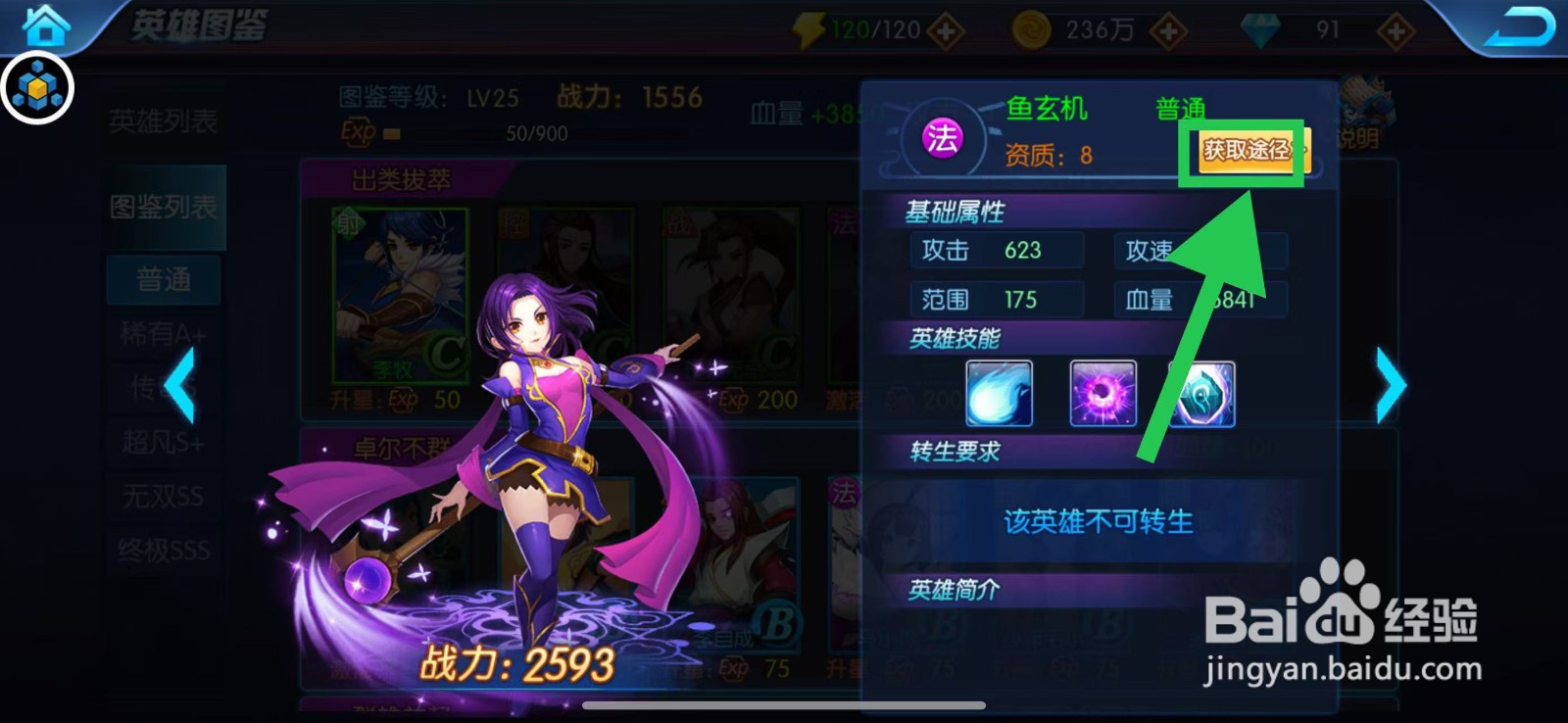Open the purple vortex skill icon
The height and width of the screenshot is (723, 1568).
point(1102,393)
